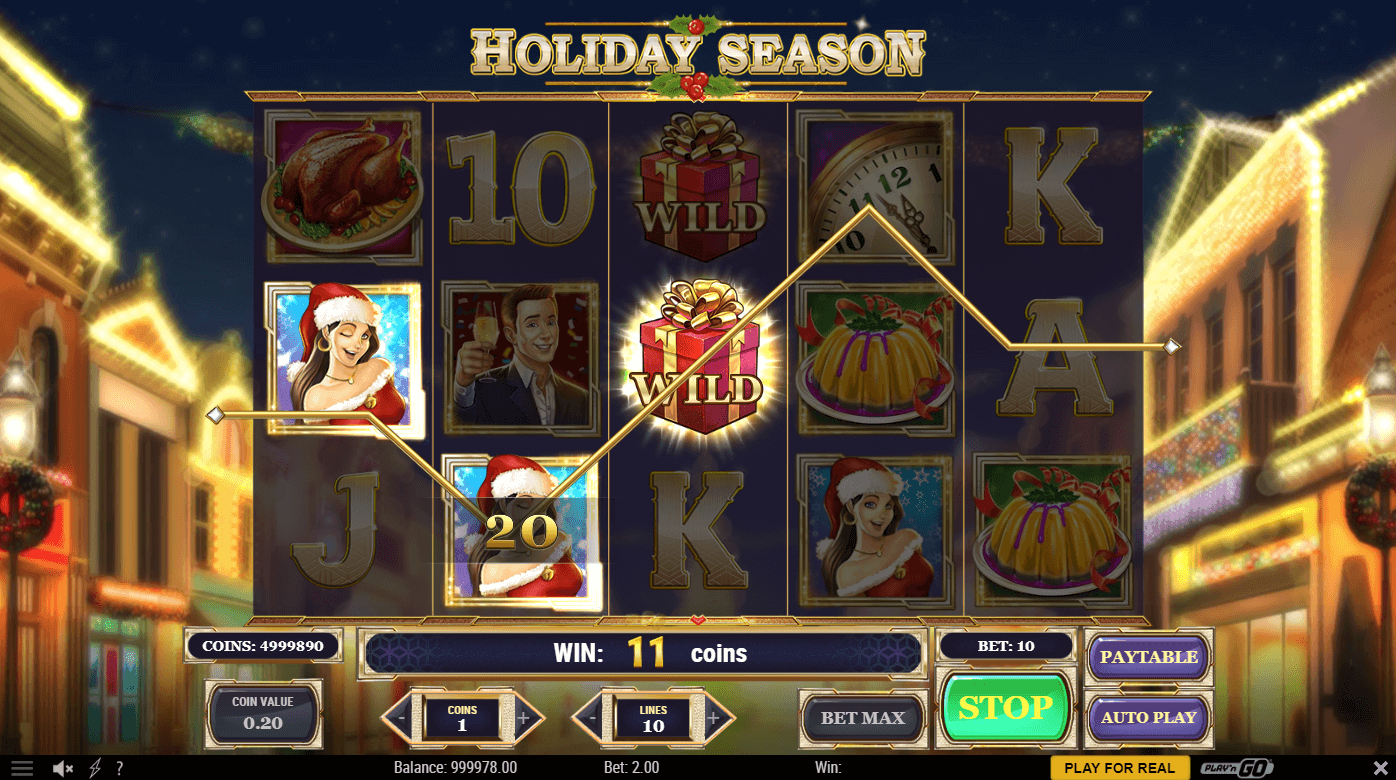
Task: Change the coin value setting
Action: (x=263, y=712)
